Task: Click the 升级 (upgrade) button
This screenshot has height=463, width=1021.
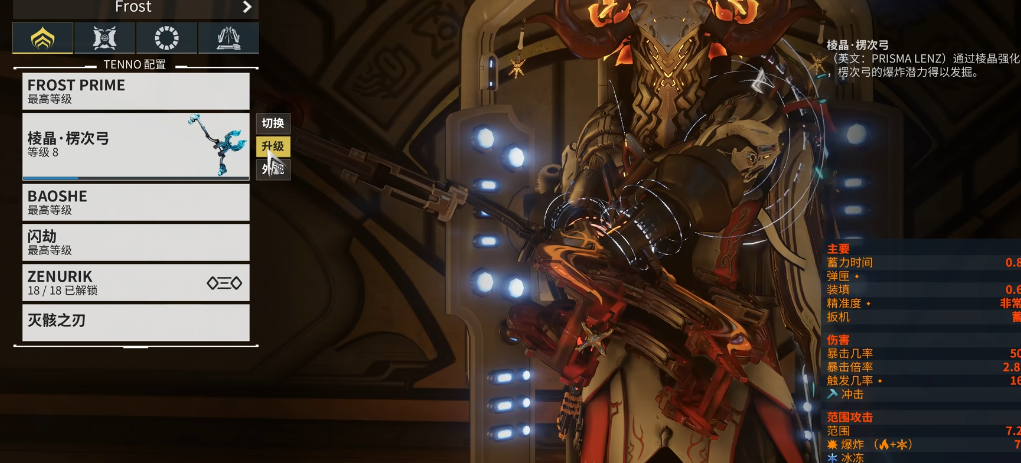Action: 273,146
